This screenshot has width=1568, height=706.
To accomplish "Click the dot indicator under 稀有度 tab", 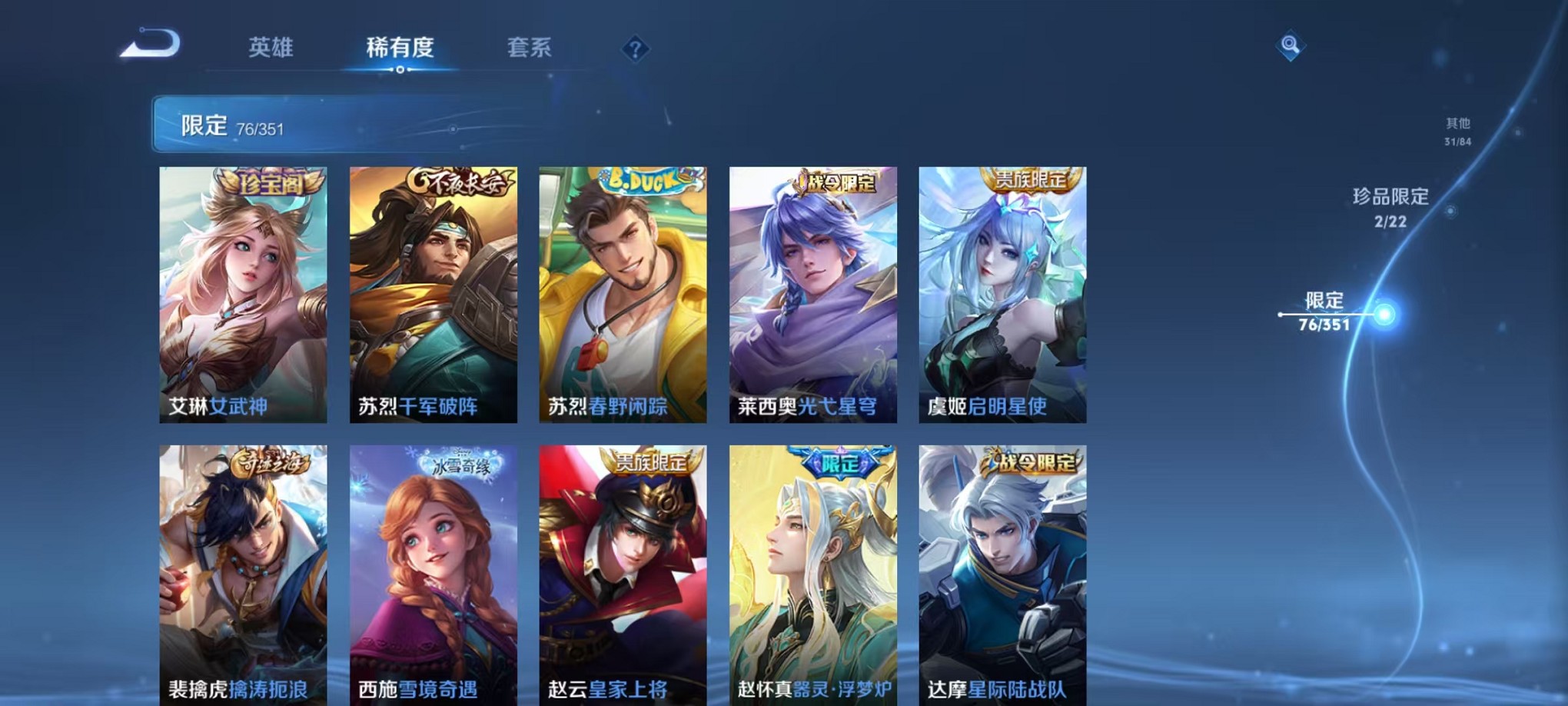I will click(x=399, y=68).
